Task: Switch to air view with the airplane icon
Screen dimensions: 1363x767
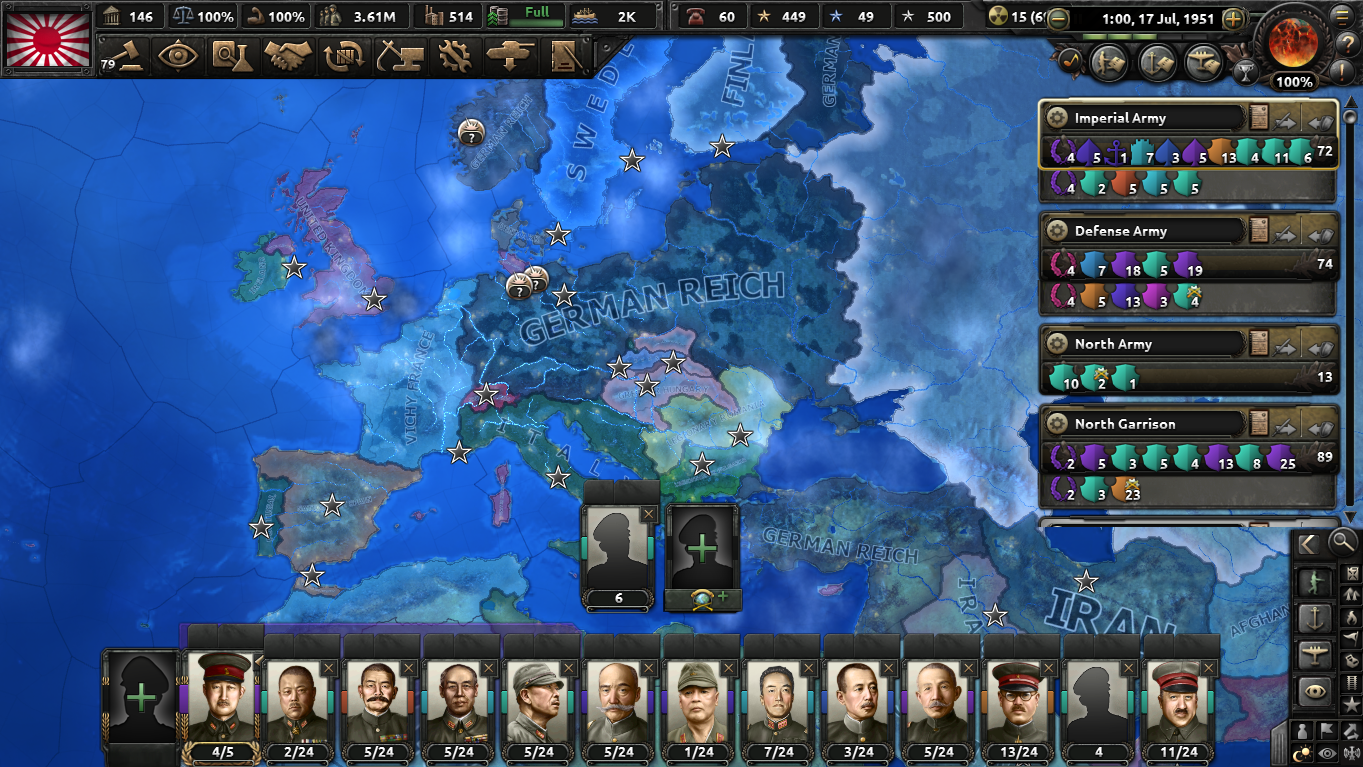Action: [x=1316, y=650]
